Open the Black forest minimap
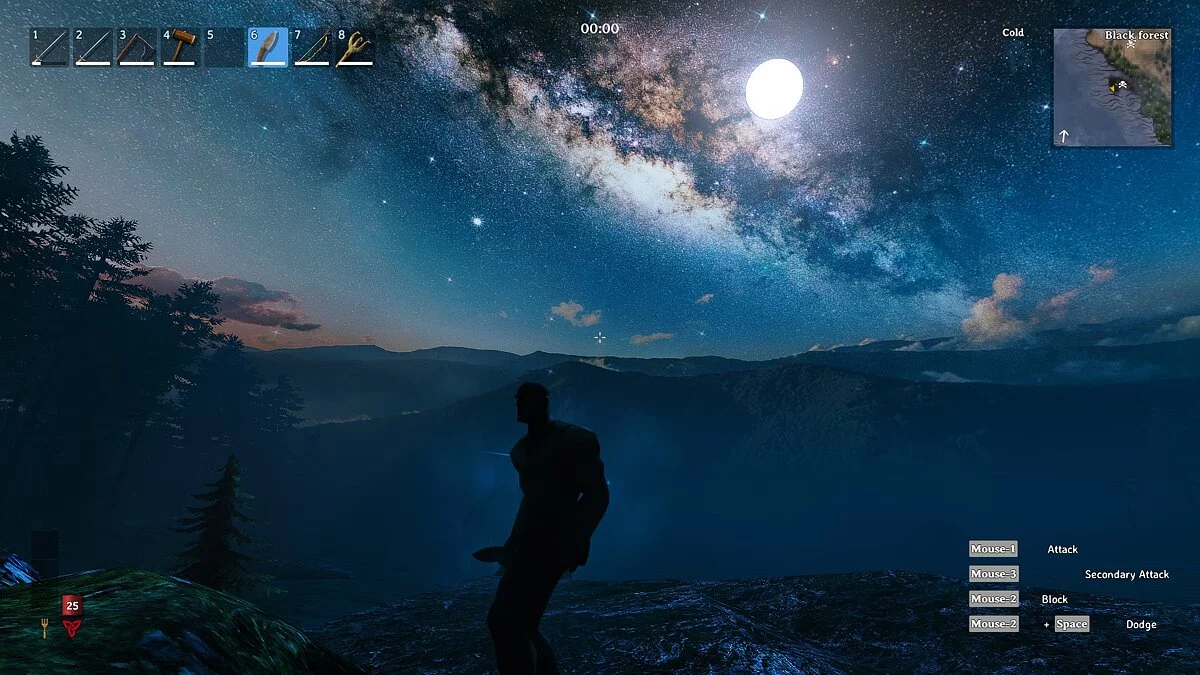This screenshot has width=1200, height=675. (x=1112, y=87)
